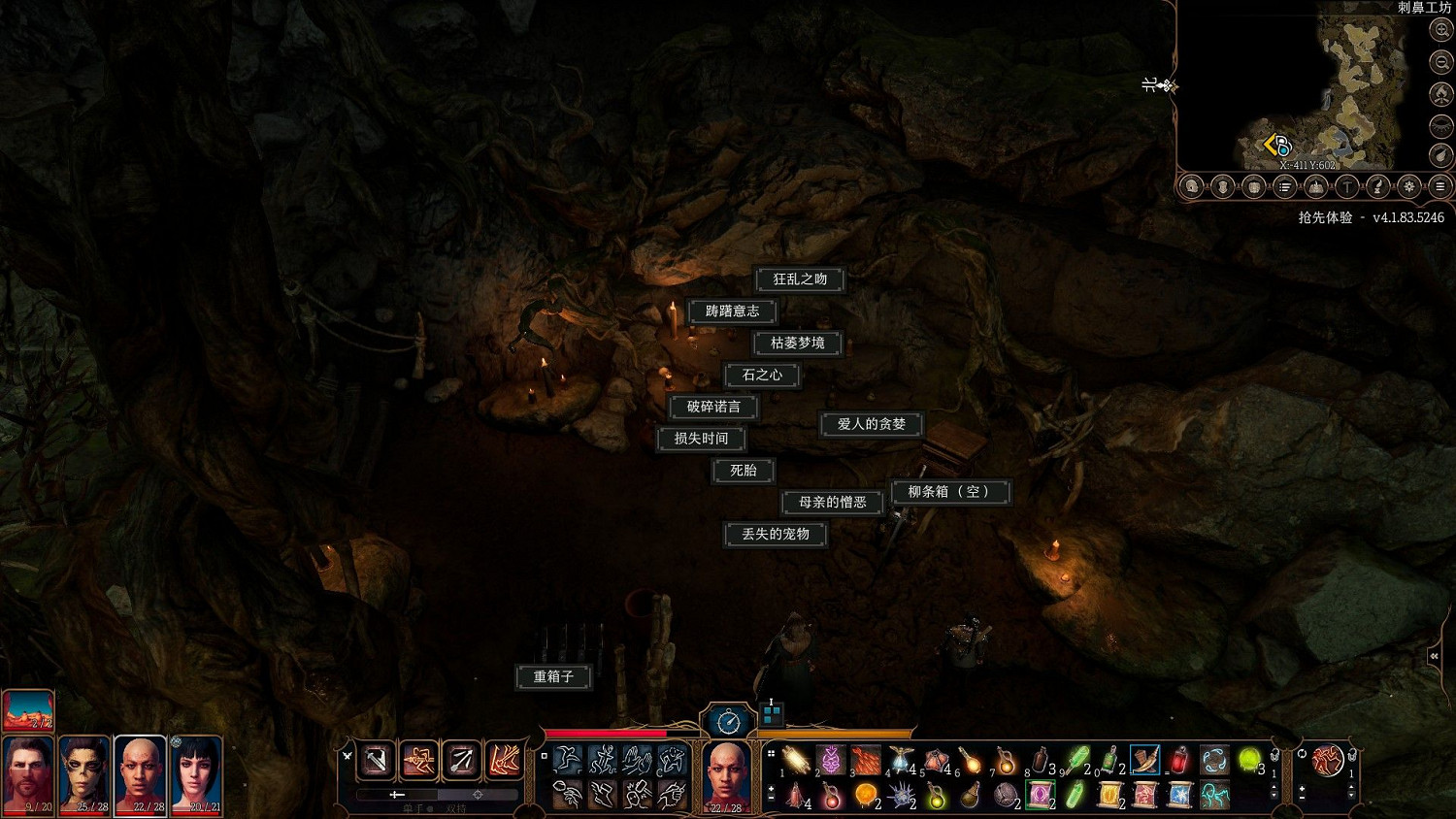This screenshot has height=819, width=1456.
Task: Zoom out on the minimap
Action: click(1441, 62)
